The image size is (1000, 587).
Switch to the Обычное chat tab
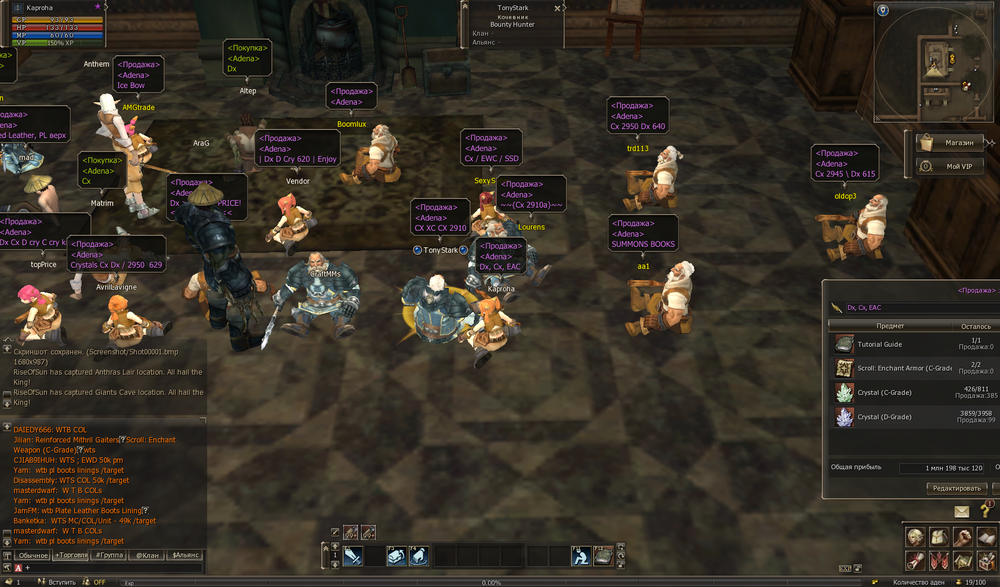pyautogui.click(x=32, y=554)
